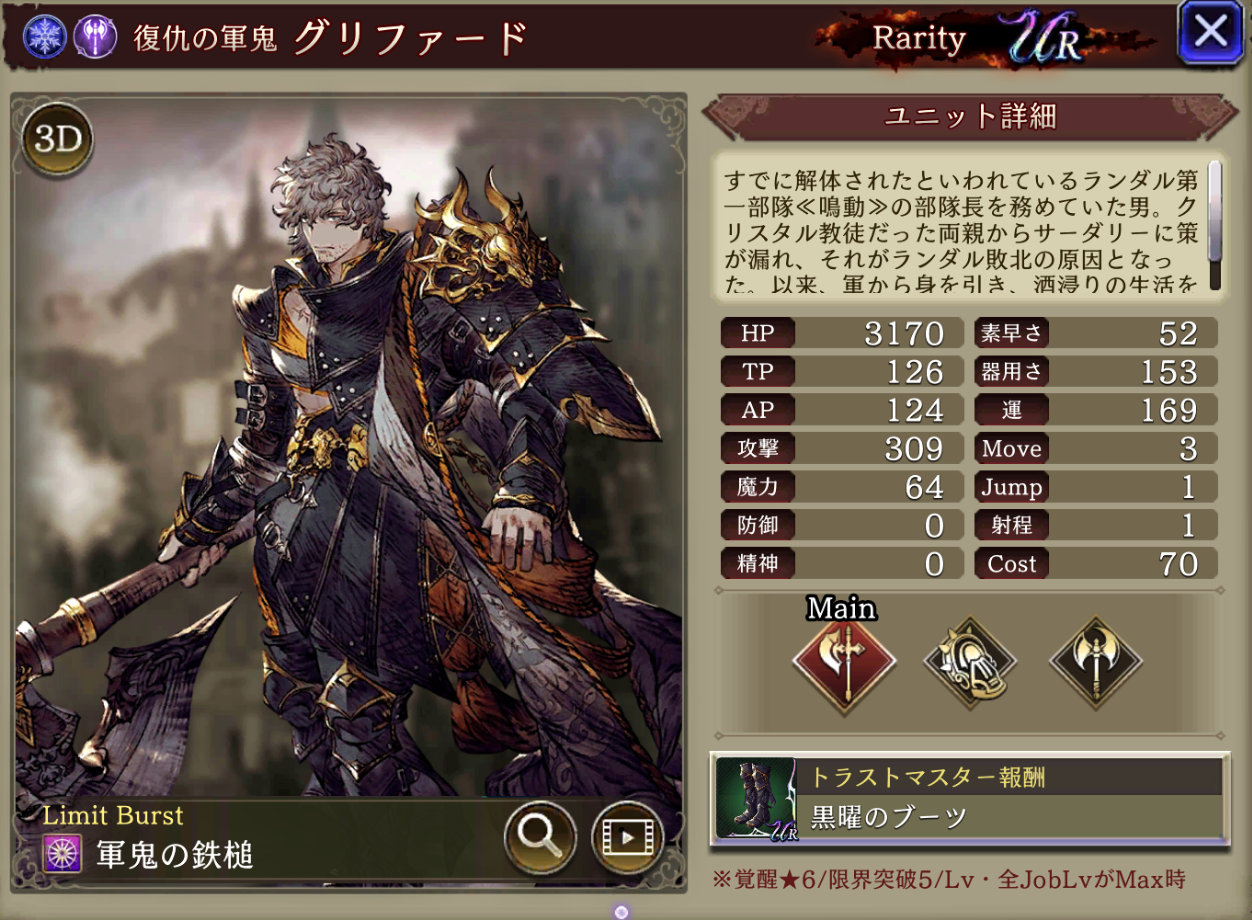Close the unit detail window
Screen dimensions: 1252x920
(x=1210, y=32)
